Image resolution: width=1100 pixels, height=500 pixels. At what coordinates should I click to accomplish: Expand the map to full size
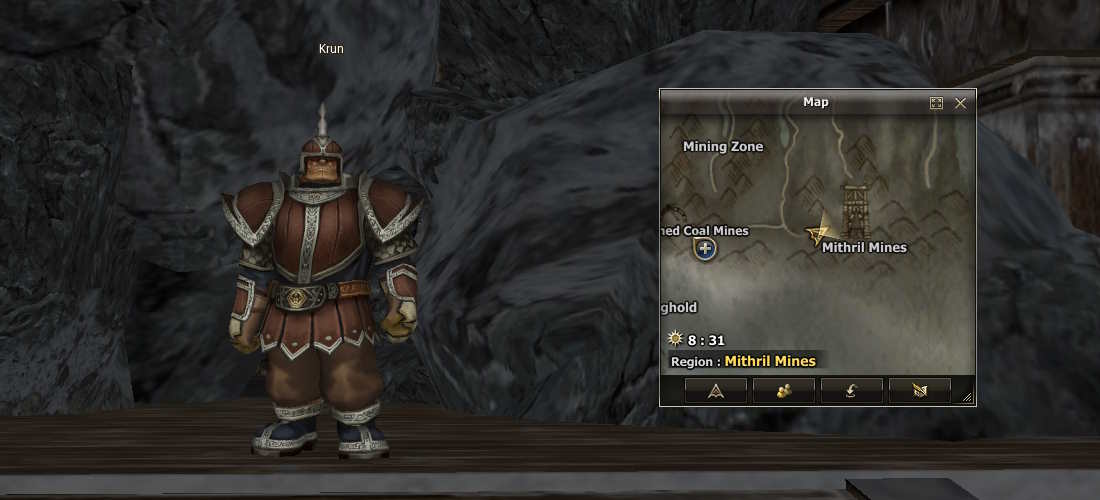tap(936, 103)
